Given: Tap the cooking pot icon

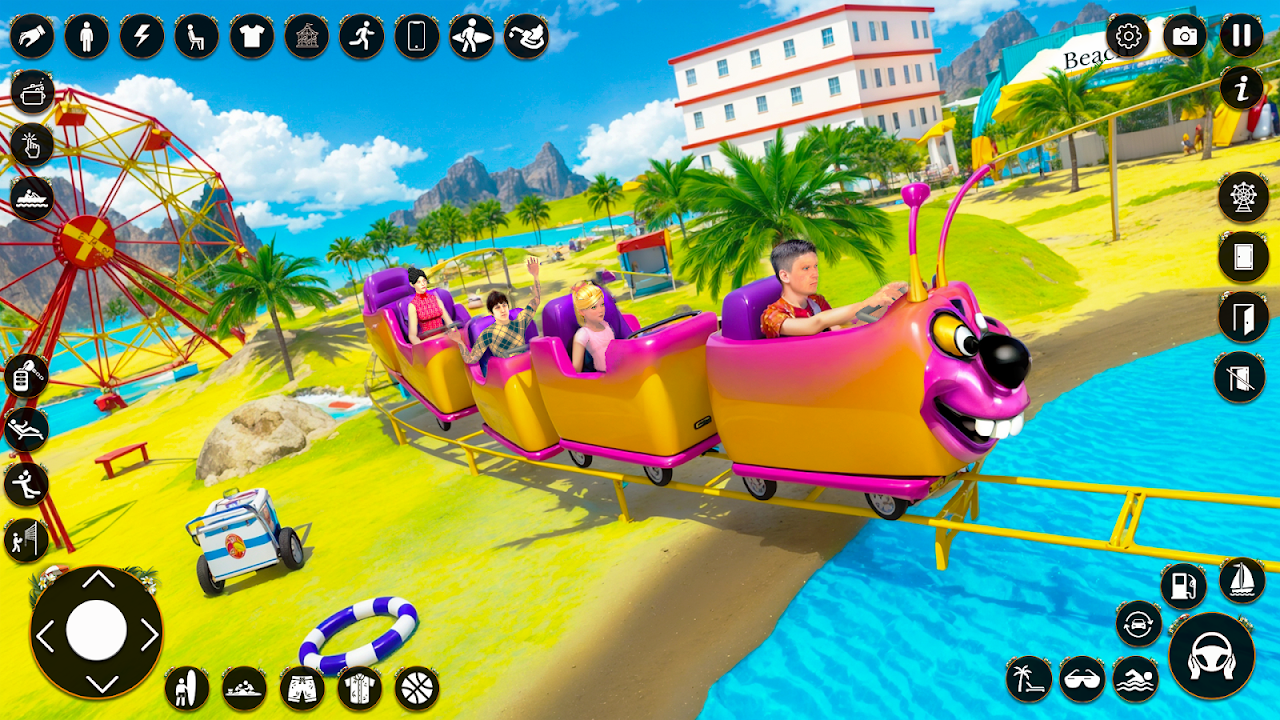Looking at the screenshot, I should (33, 94).
